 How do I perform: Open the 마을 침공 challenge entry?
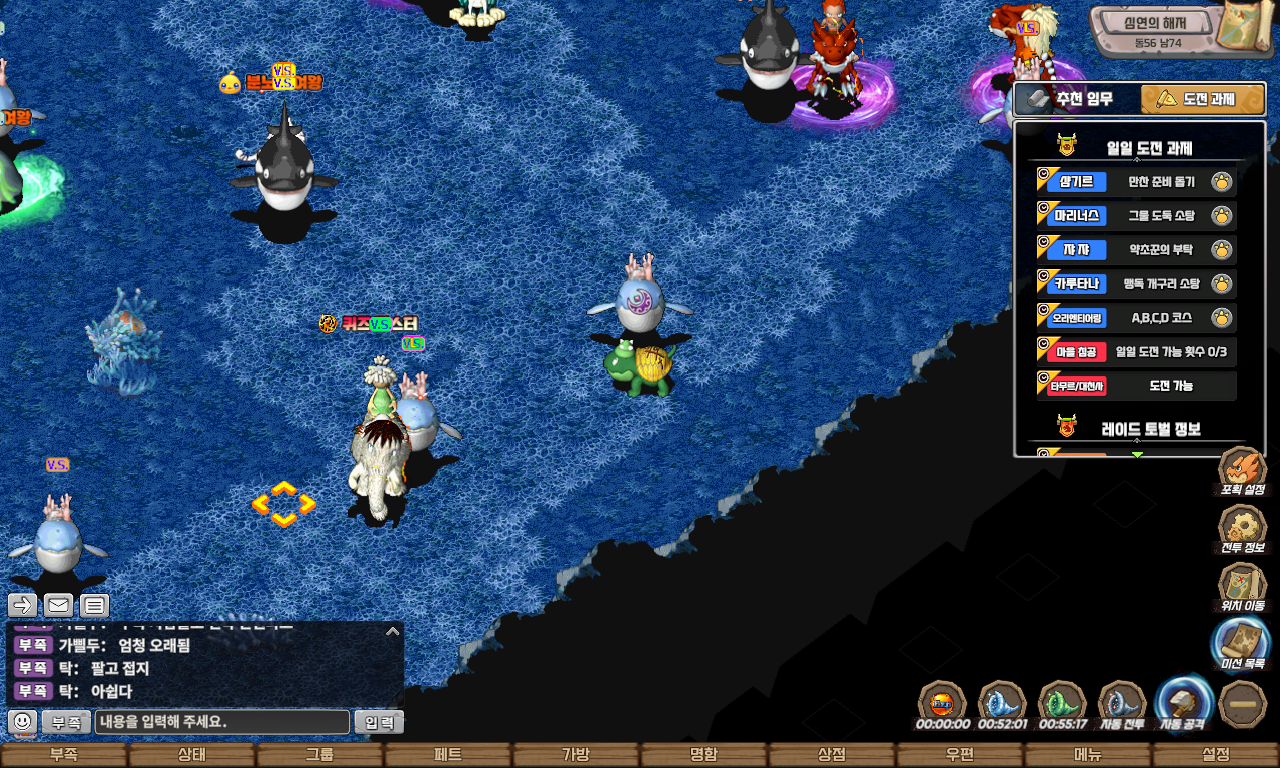[x=1136, y=352]
